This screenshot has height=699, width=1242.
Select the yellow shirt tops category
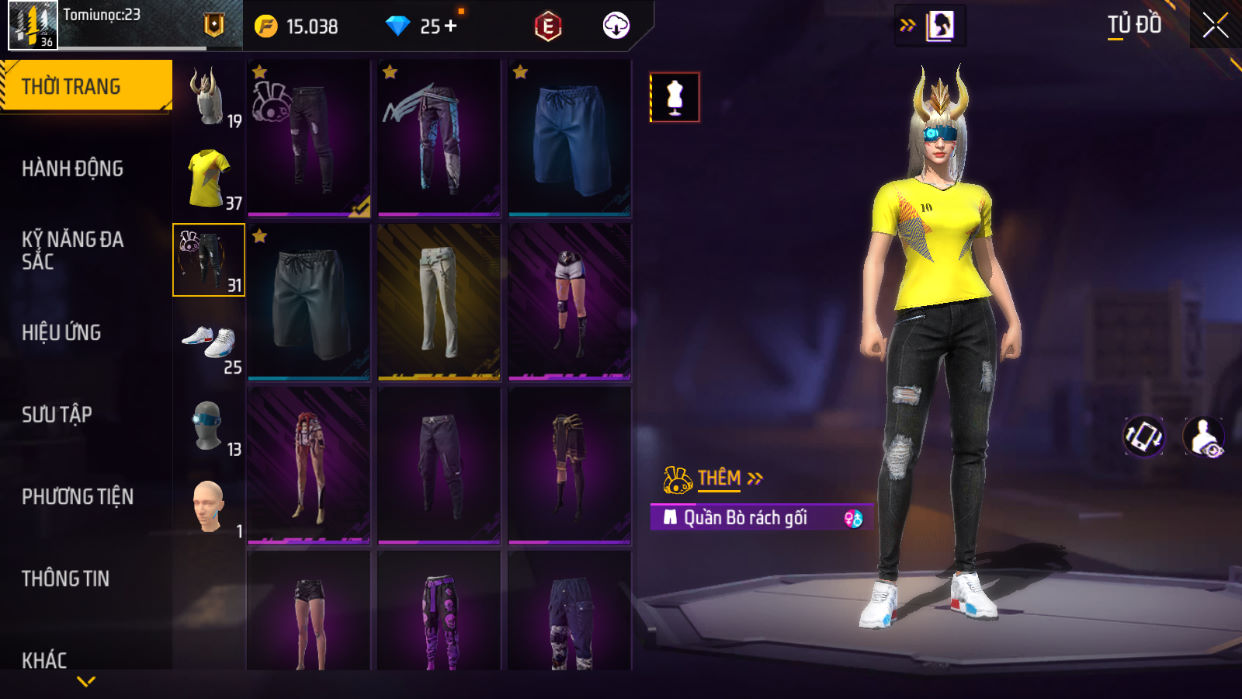209,178
